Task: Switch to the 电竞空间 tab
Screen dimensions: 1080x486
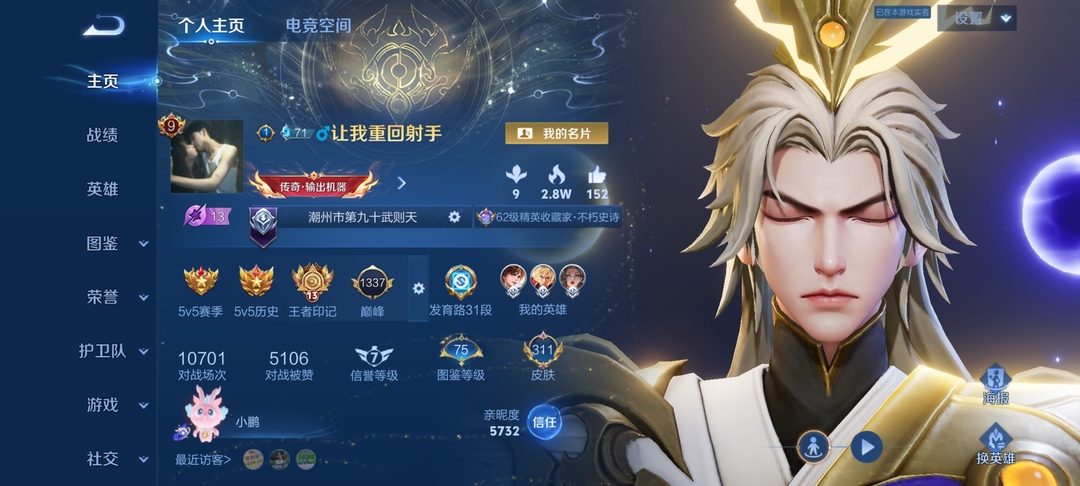Action: pos(318,26)
